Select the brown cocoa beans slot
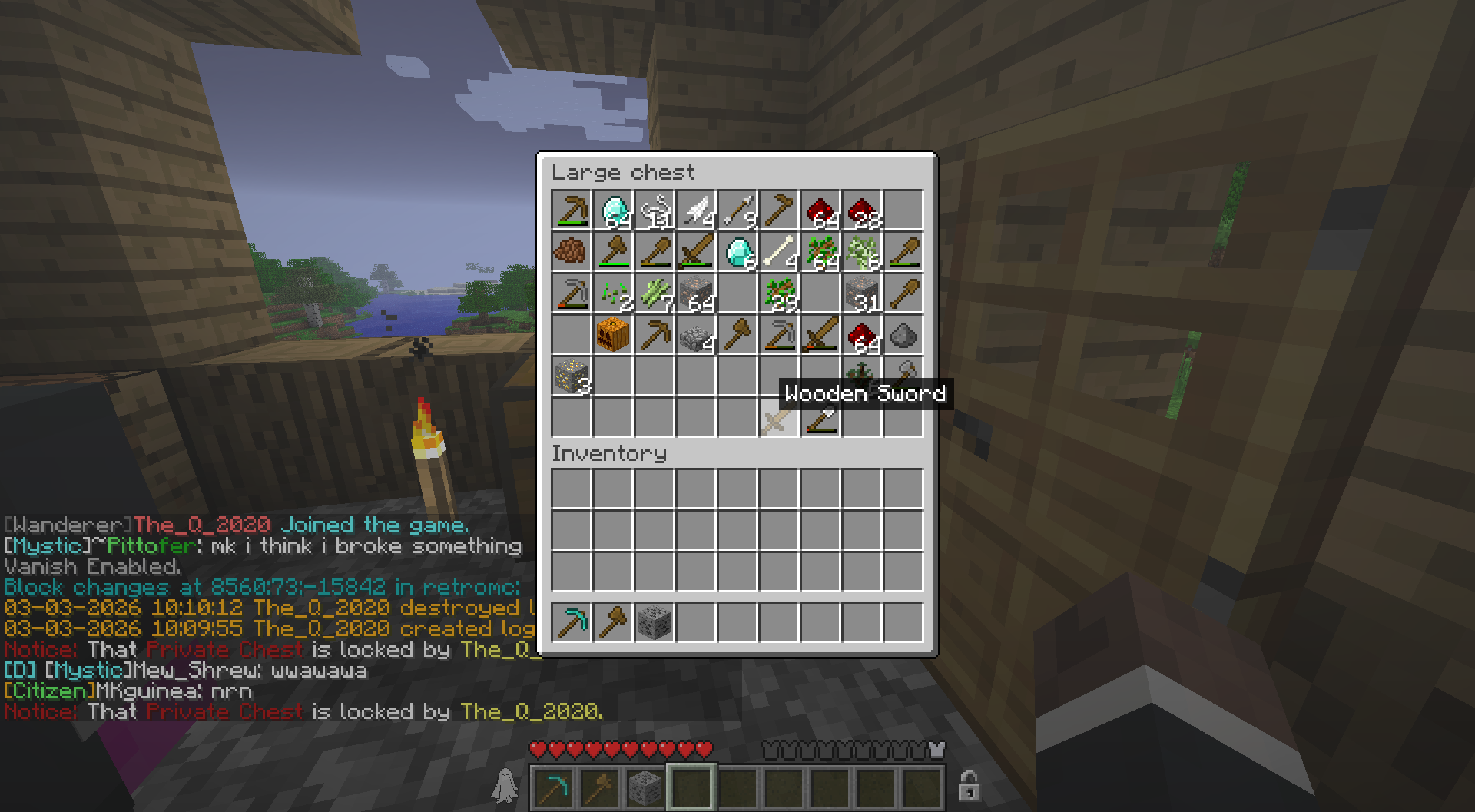 click(x=572, y=252)
